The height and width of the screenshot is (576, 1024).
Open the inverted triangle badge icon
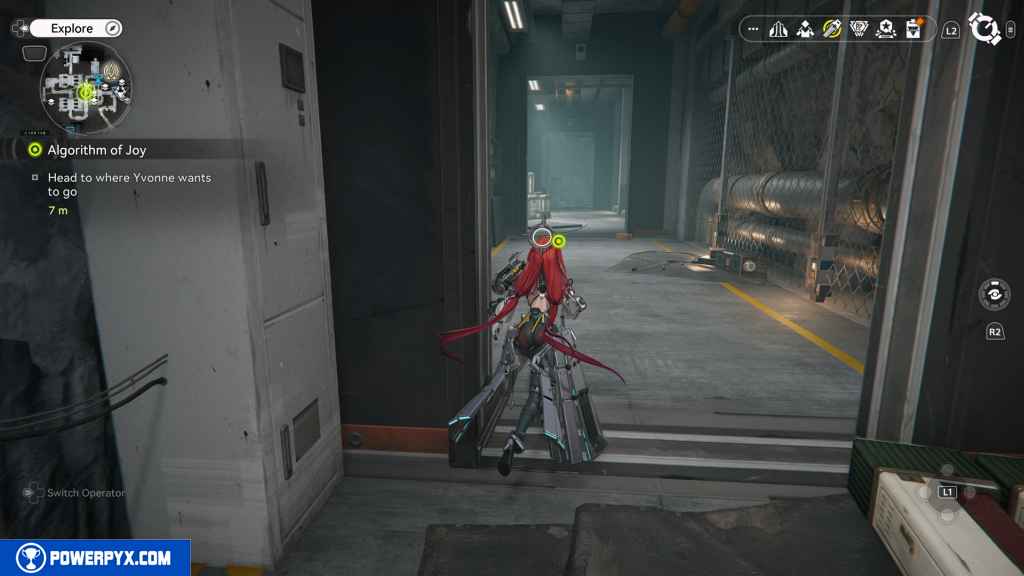tap(858, 29)
